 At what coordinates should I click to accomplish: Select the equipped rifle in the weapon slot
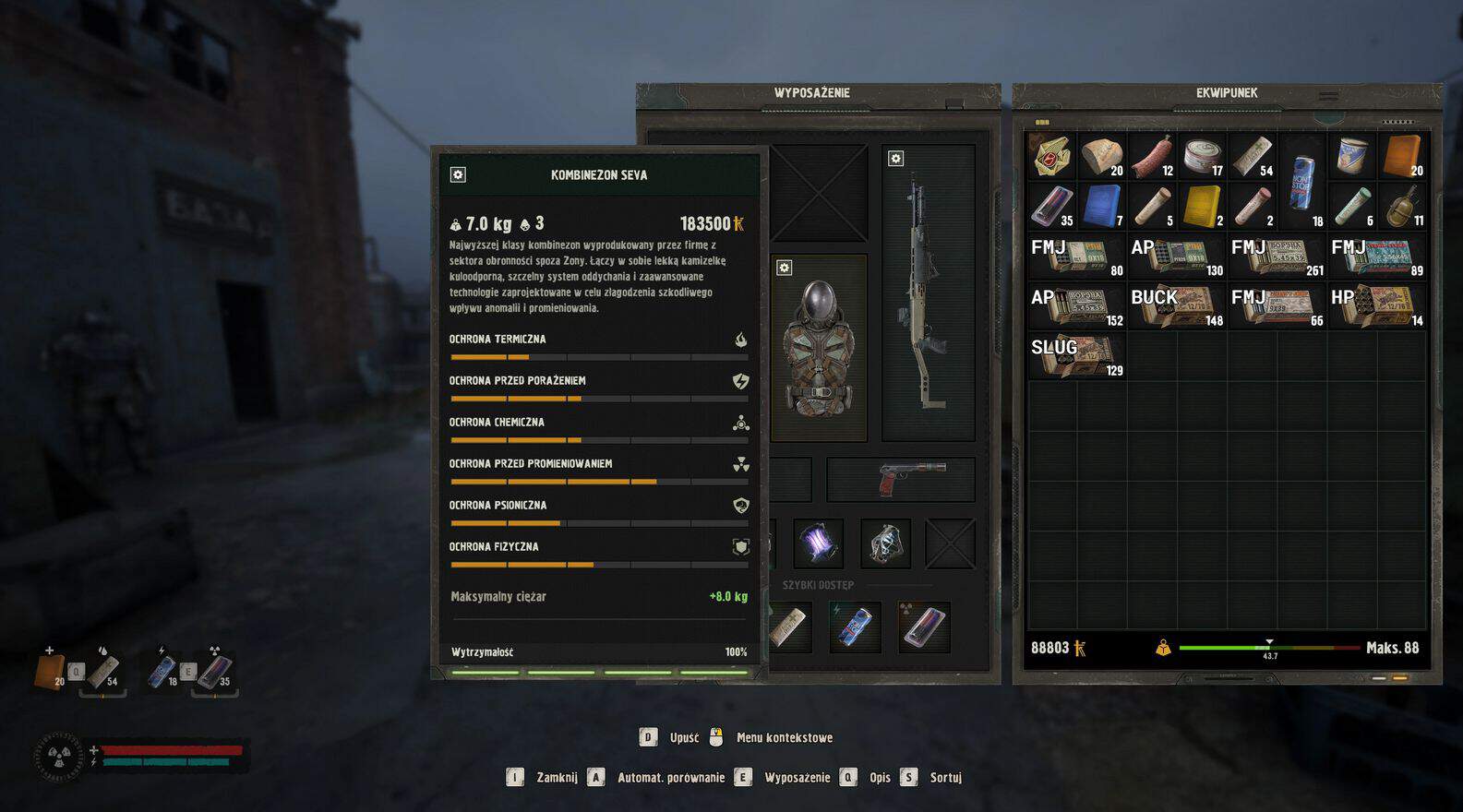pos(927,295)
